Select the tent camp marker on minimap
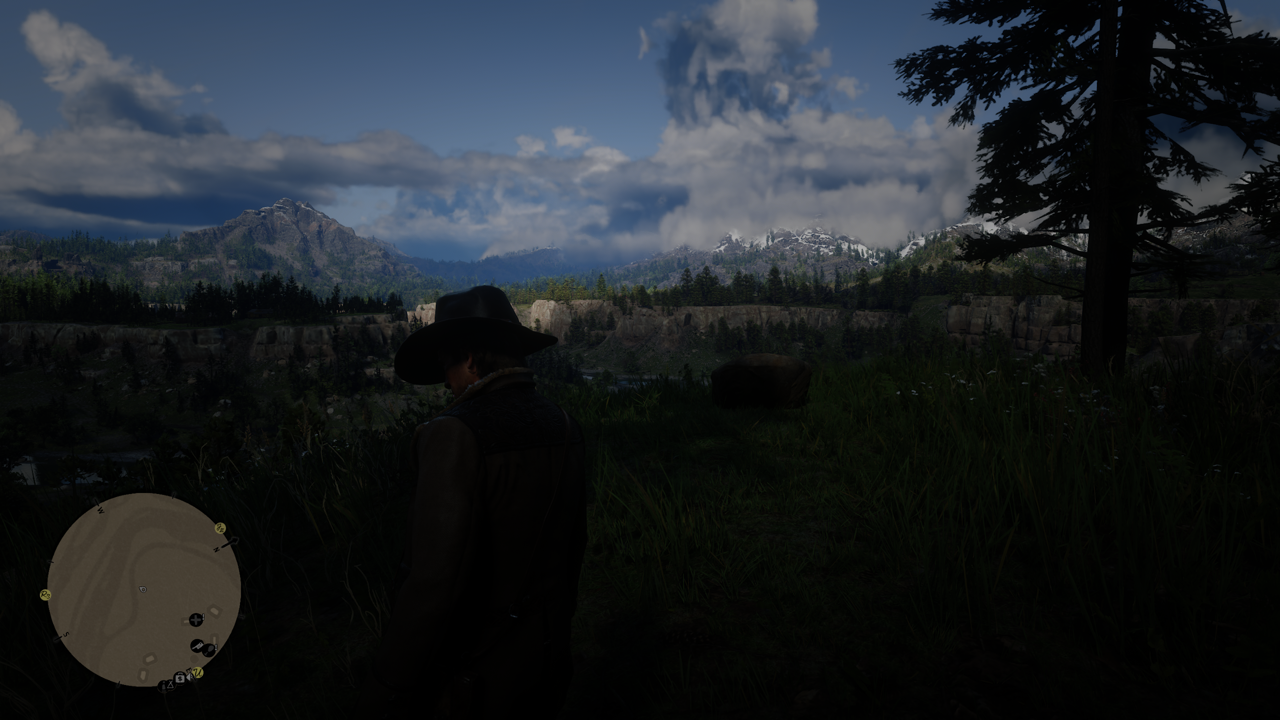This screenshot has width=1280, height=720. coord(170,685)
